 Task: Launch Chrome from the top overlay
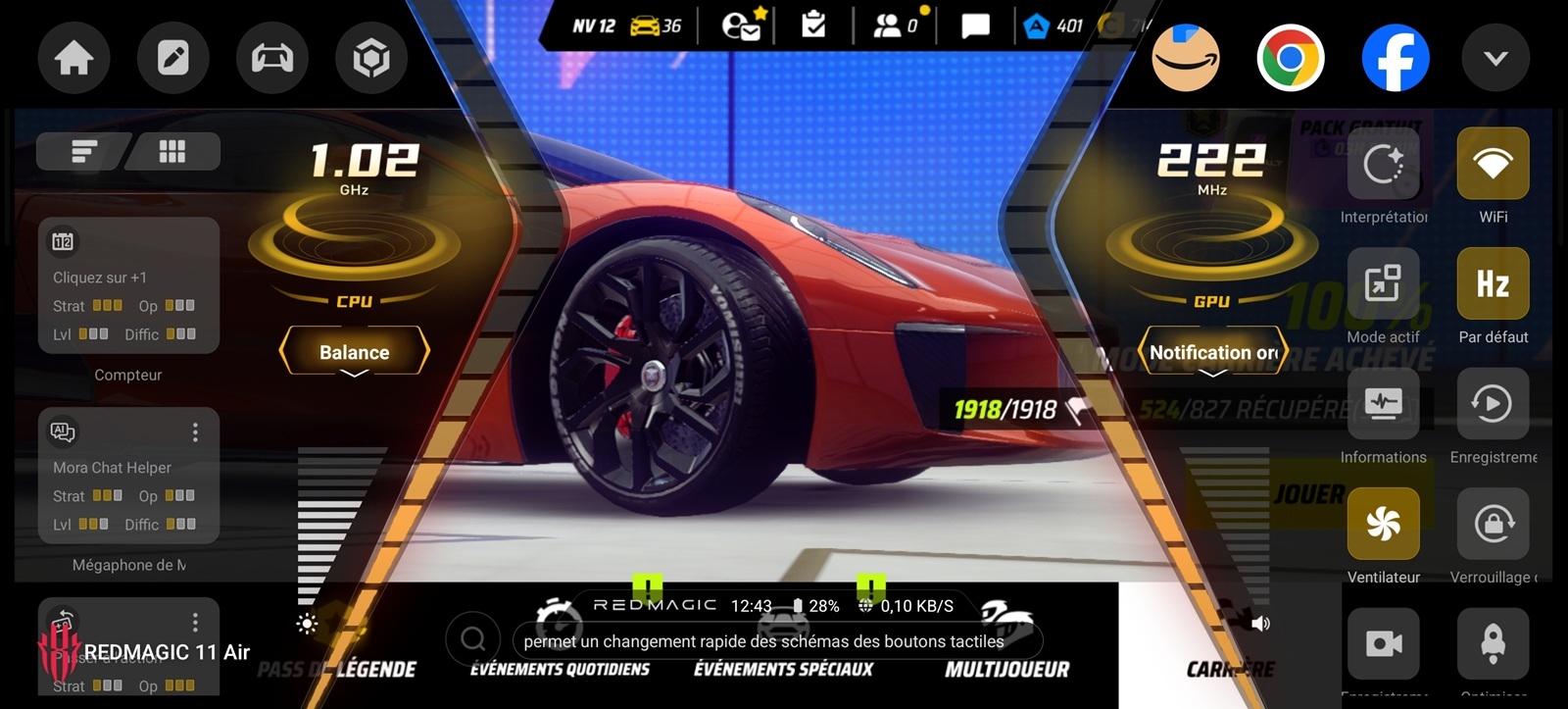click(x=1290, y=58)
